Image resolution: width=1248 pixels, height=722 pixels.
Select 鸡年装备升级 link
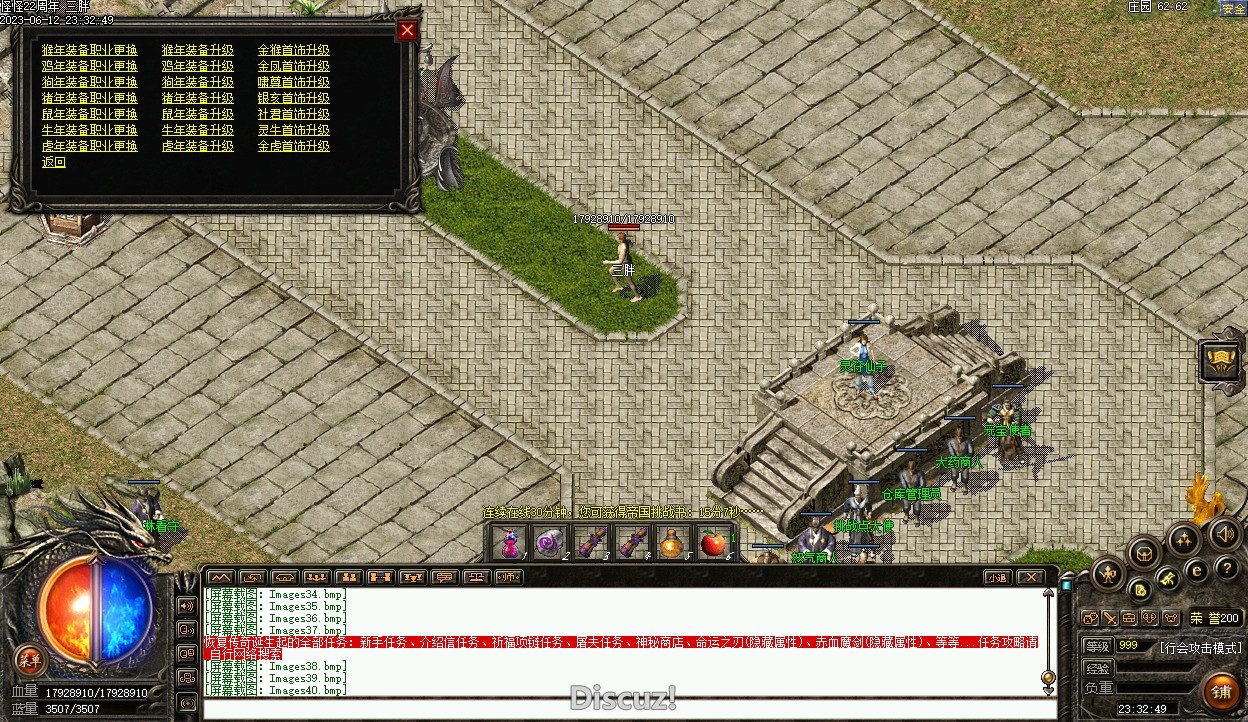197,66
